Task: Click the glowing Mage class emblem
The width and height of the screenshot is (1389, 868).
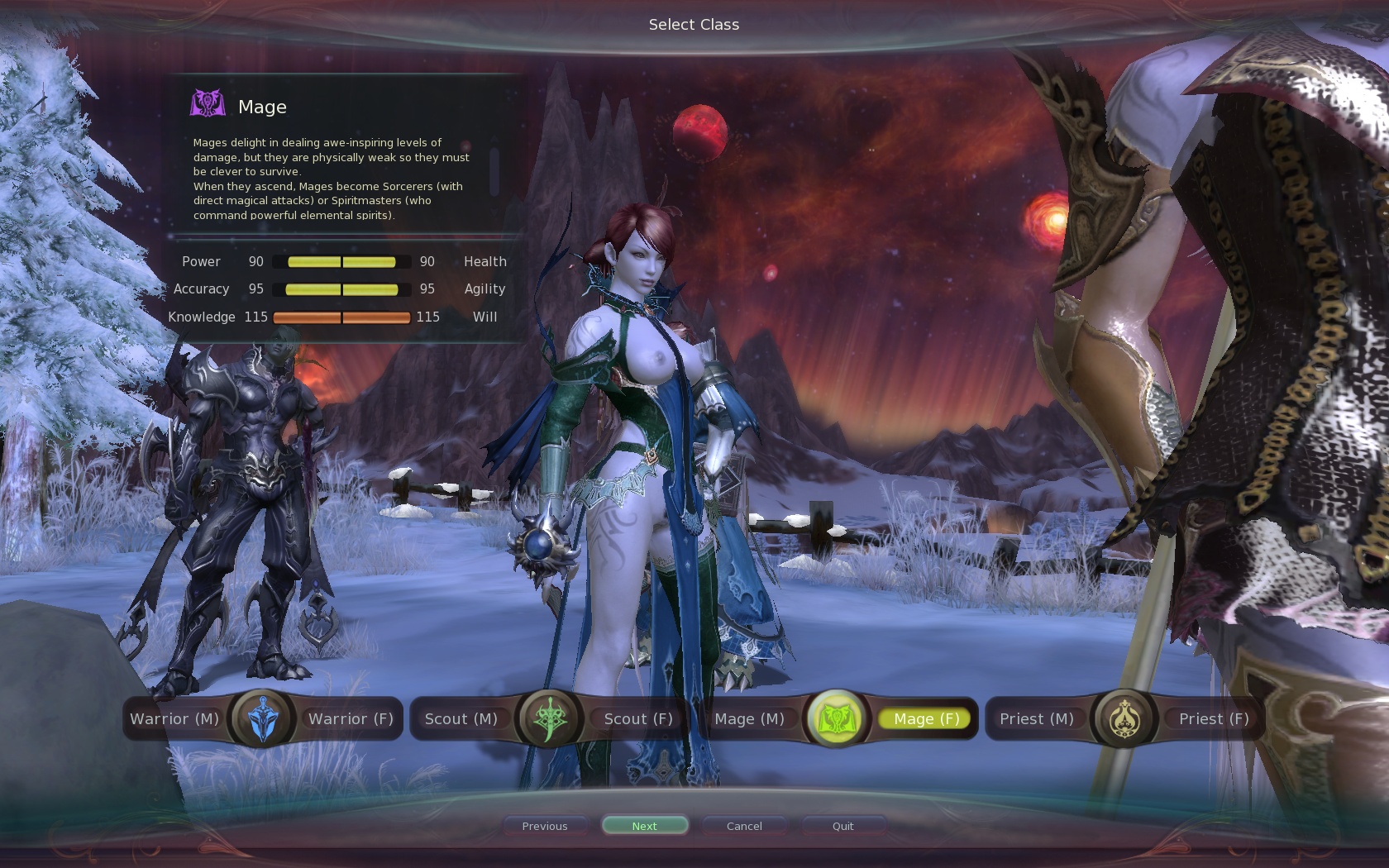Action: 837,718
